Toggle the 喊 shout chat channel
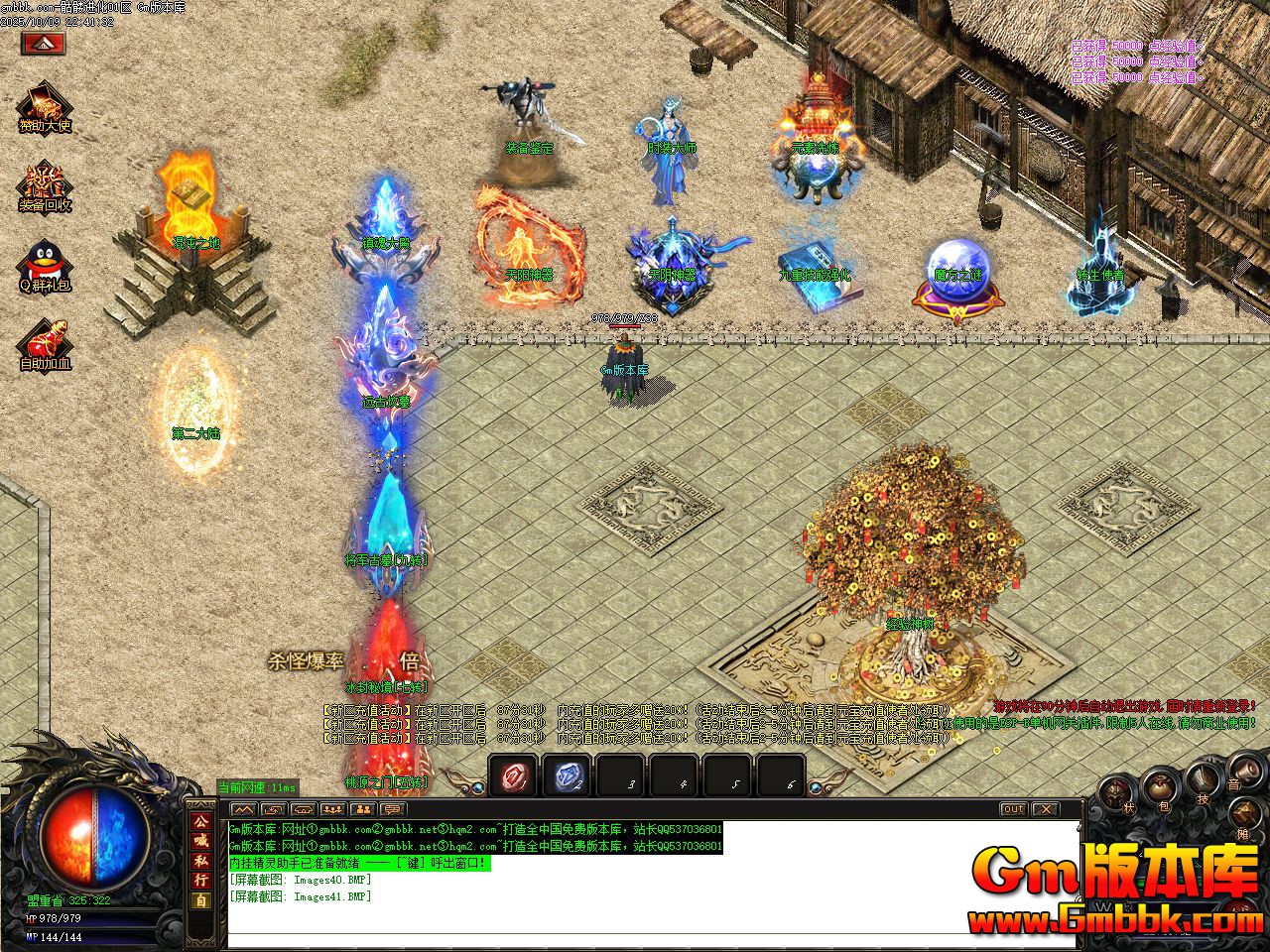1270x952 pixels. coord(201,842)
